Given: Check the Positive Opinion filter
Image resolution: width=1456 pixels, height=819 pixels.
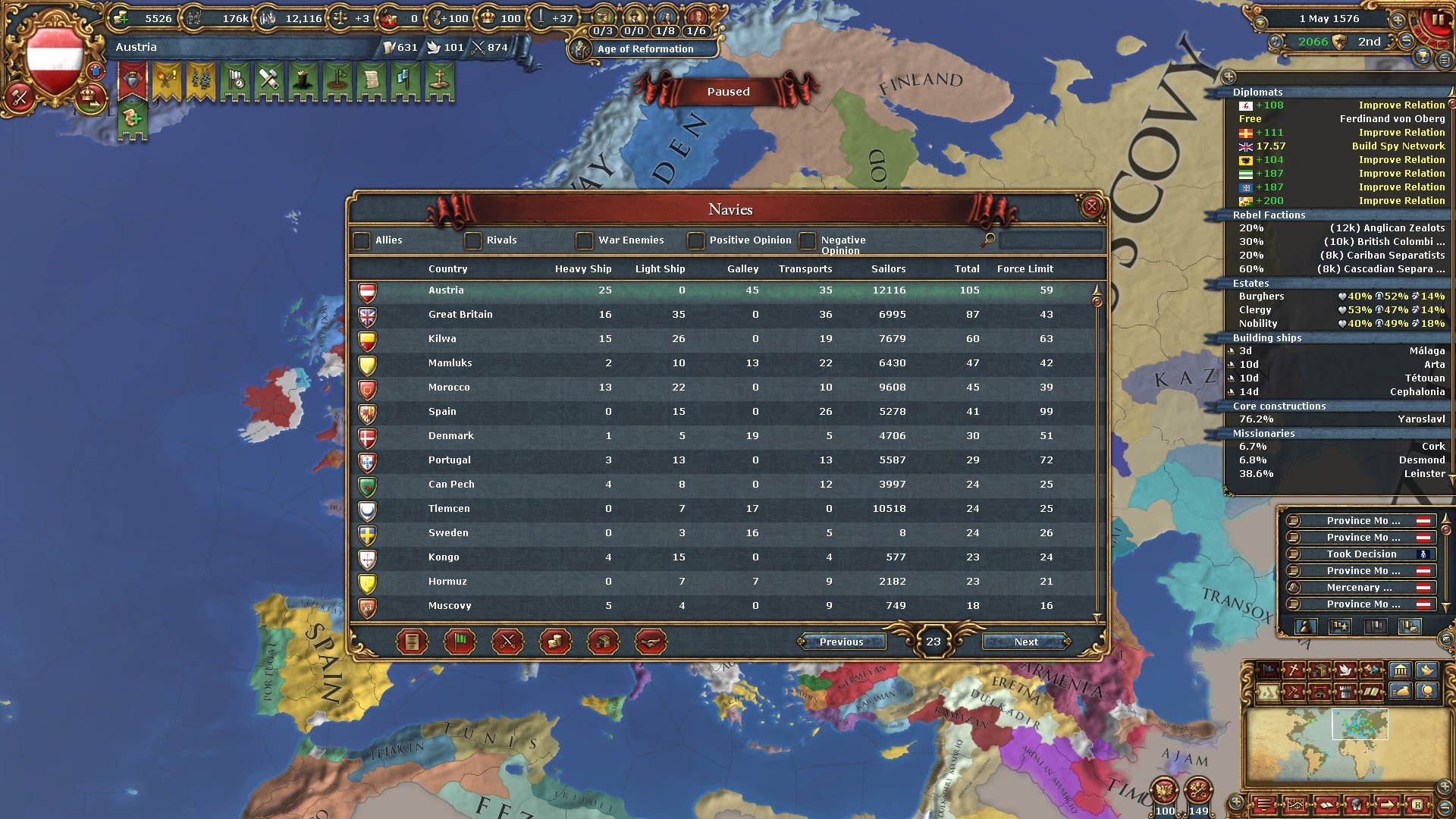Looking at the screenshot, I should pos(695,240).
